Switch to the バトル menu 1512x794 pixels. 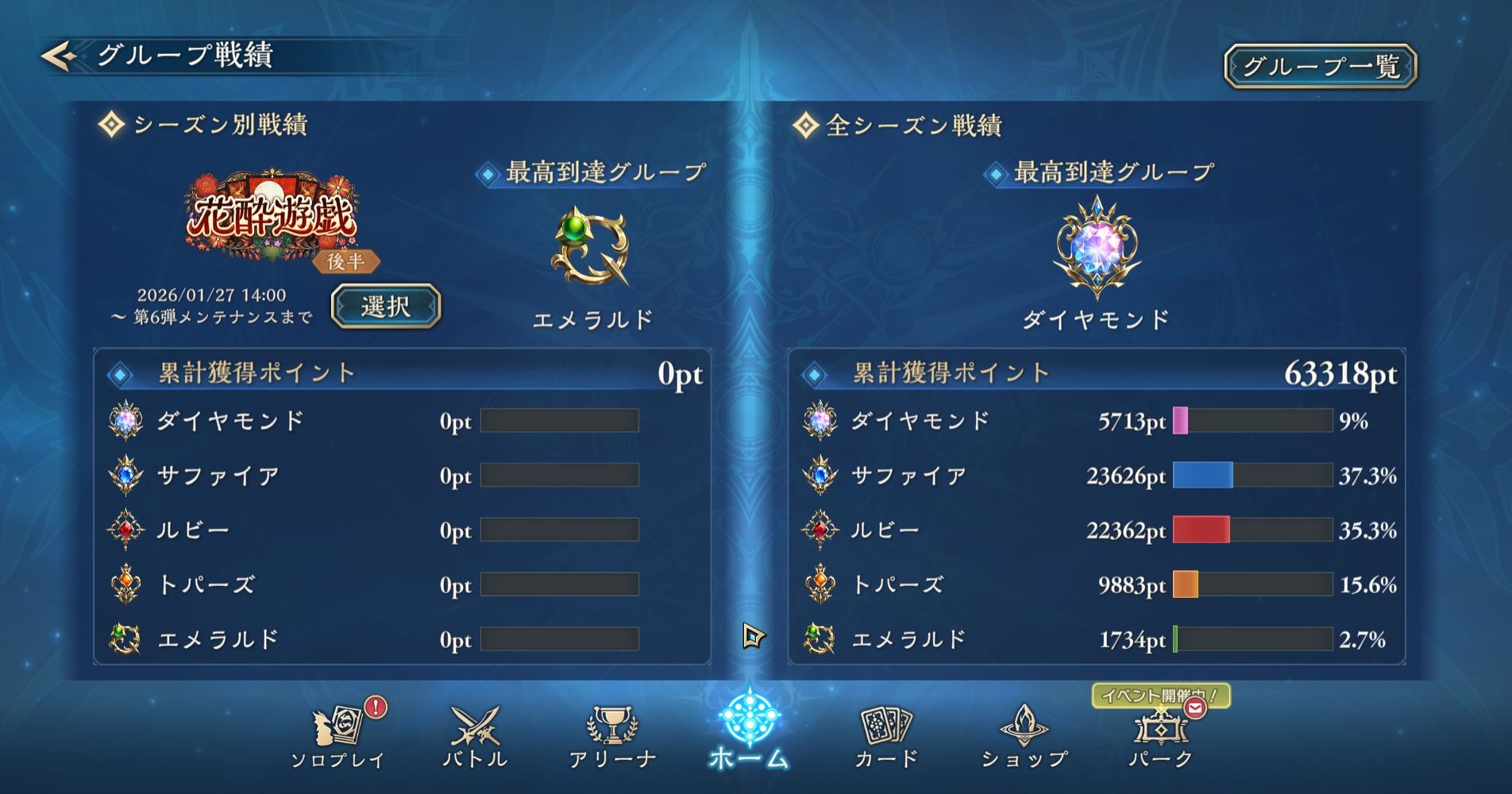pos(475,736)
